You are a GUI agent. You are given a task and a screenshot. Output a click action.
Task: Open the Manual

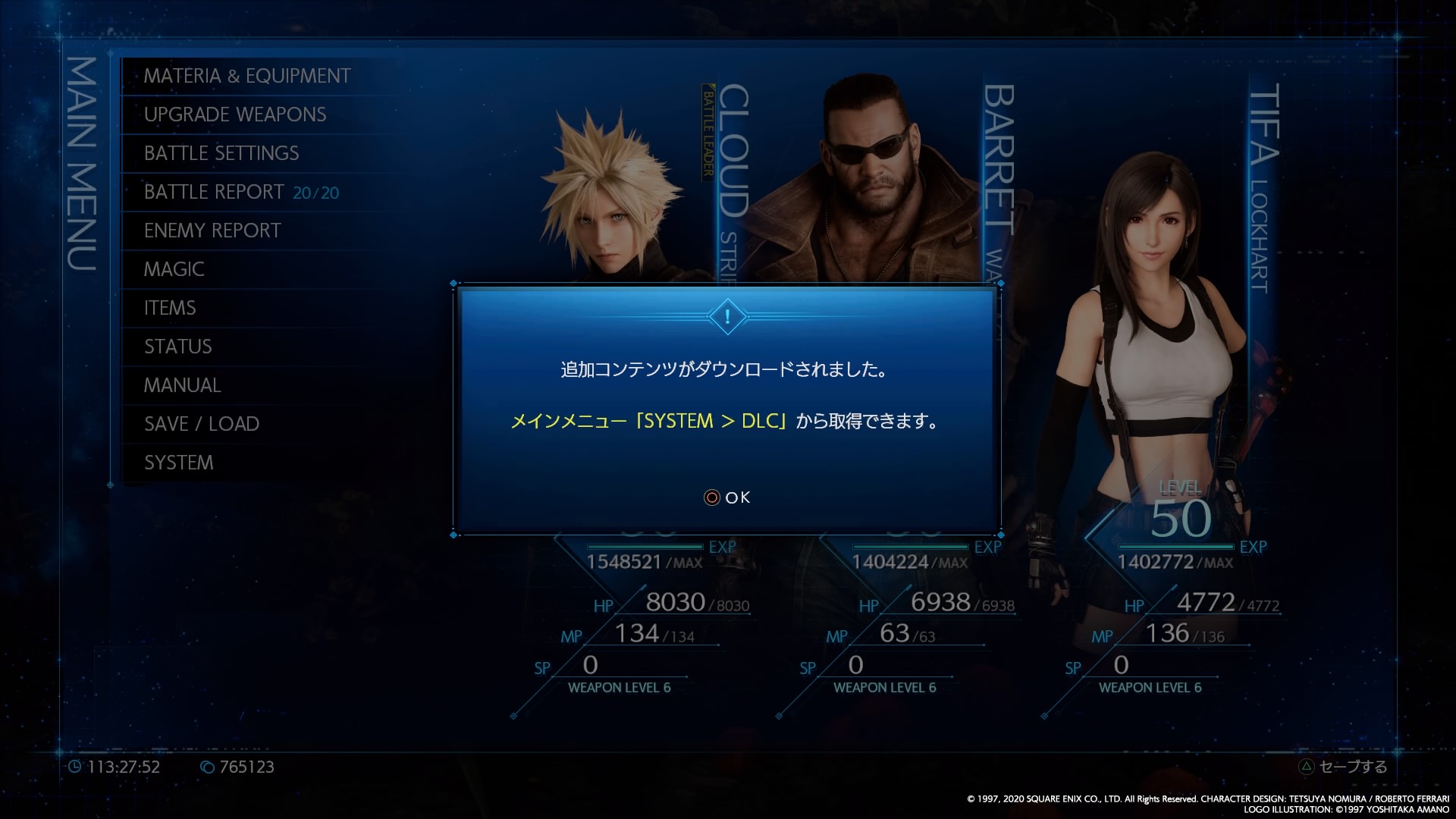click(183, 385)
